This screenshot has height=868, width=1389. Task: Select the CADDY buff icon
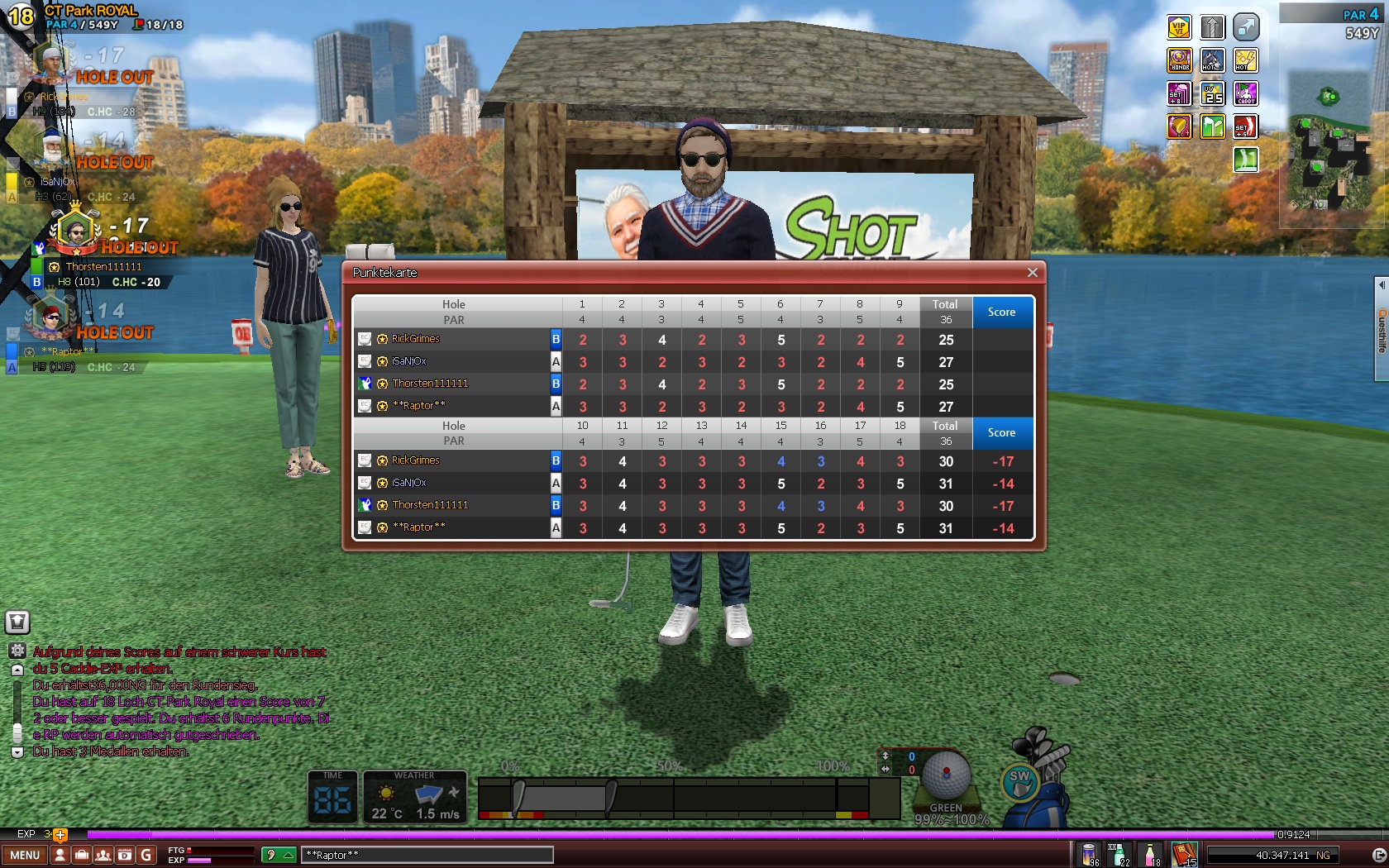click(x=1246, y=93)
